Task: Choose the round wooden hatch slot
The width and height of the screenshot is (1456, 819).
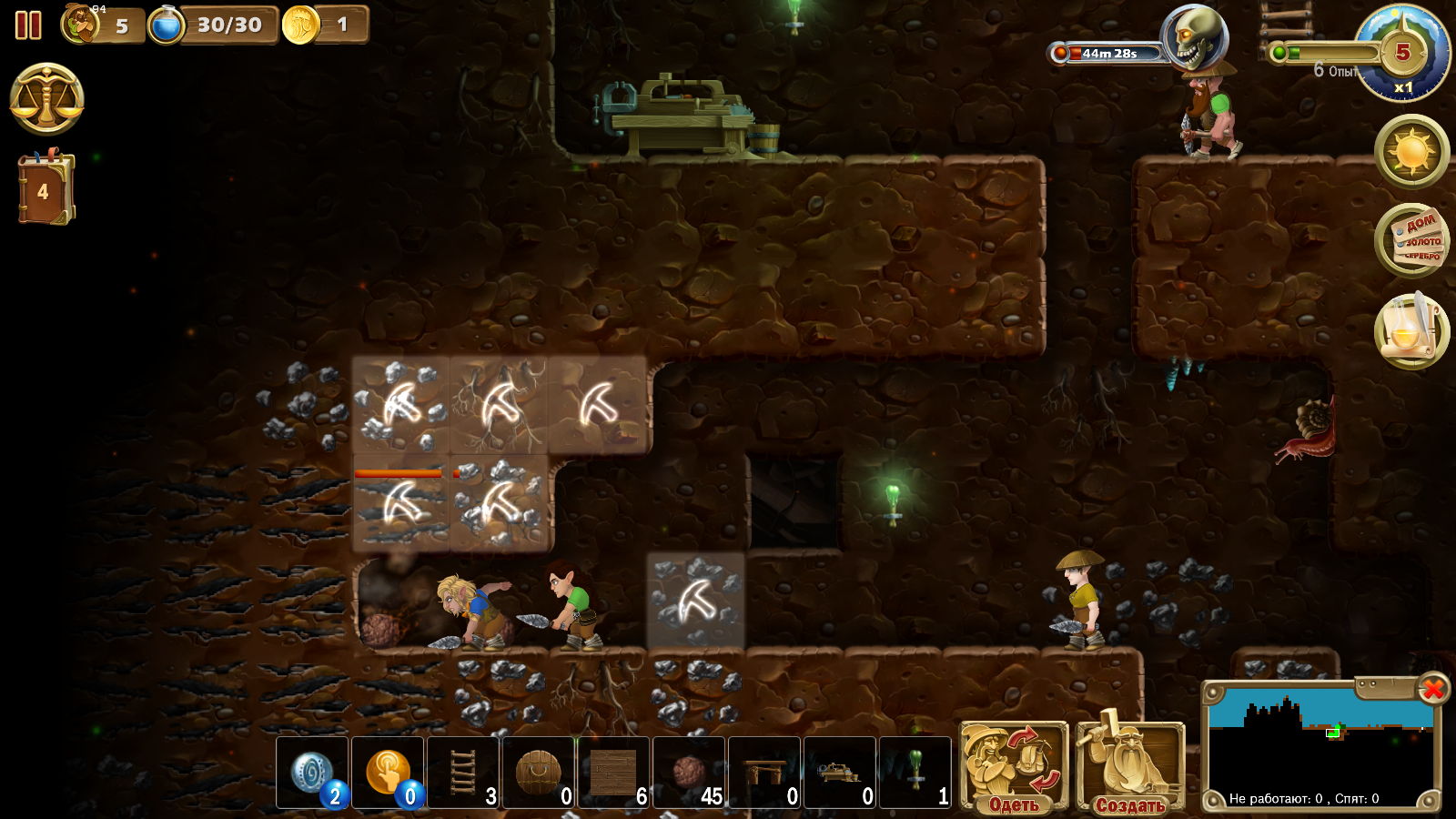Action: (539, 773)
